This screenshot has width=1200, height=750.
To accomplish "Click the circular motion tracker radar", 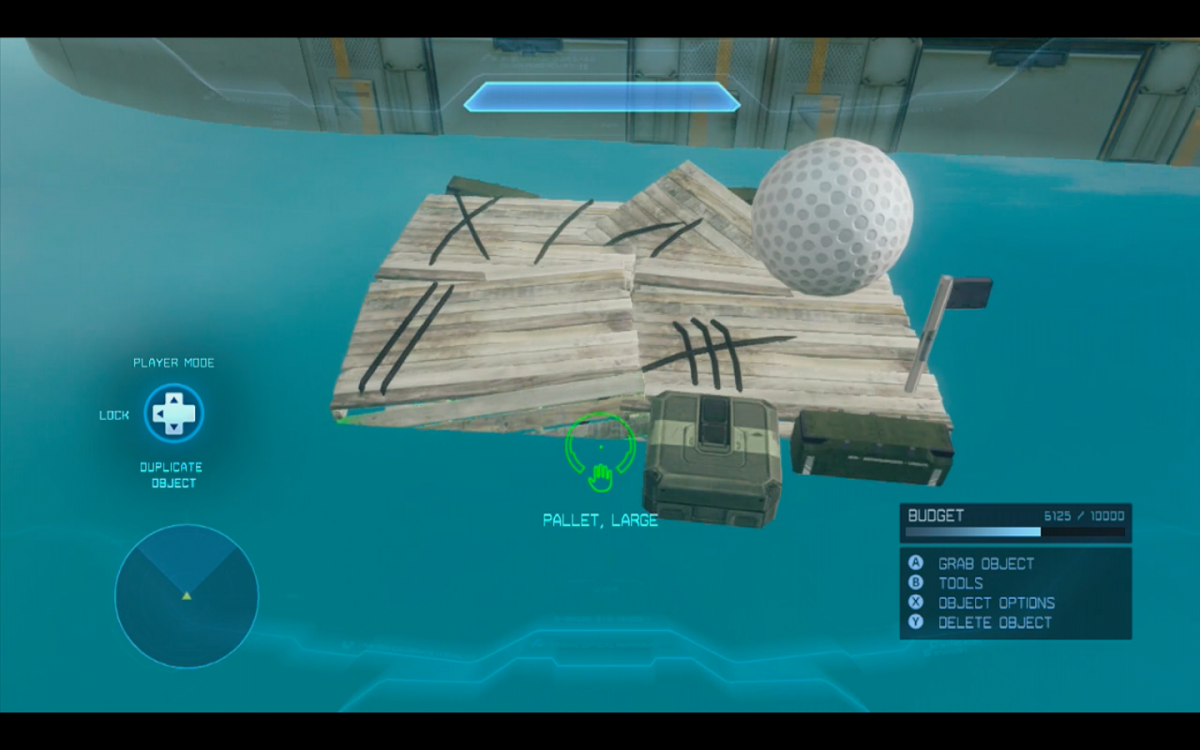I will 186,596.
